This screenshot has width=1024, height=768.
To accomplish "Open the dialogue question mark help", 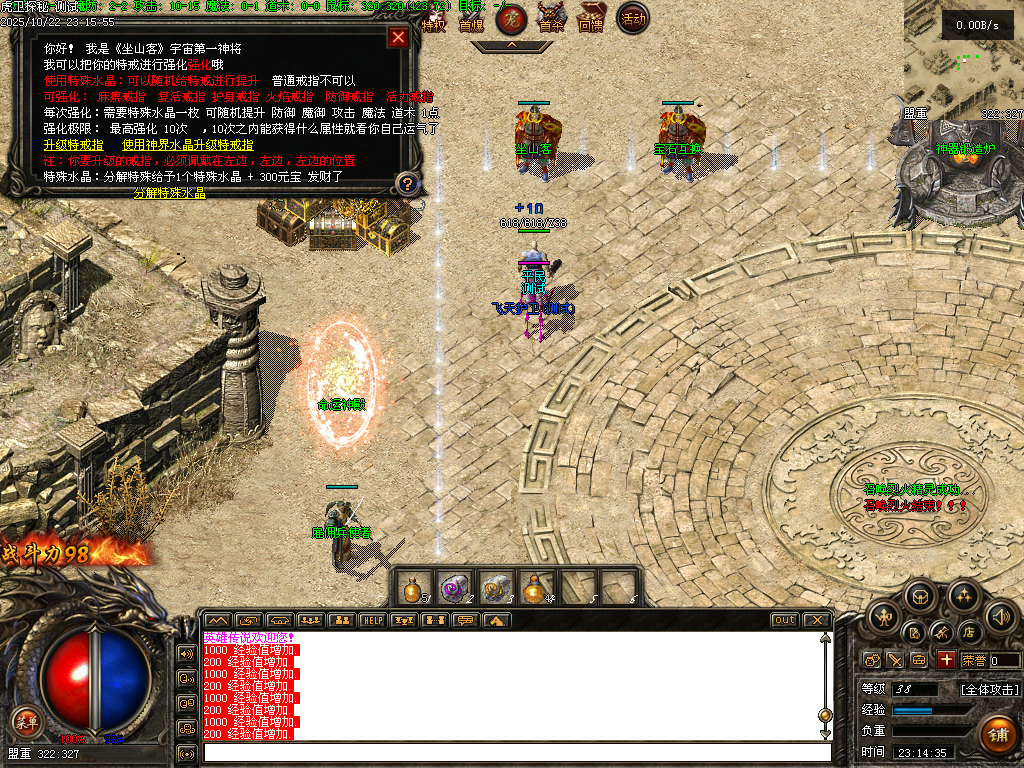I will click(406, 183).
